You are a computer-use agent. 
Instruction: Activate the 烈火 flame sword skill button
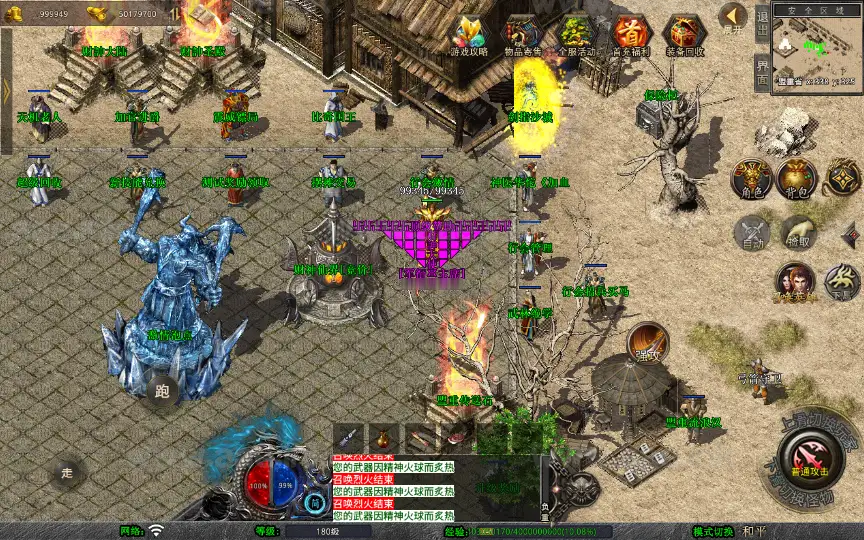coord(648,342)
